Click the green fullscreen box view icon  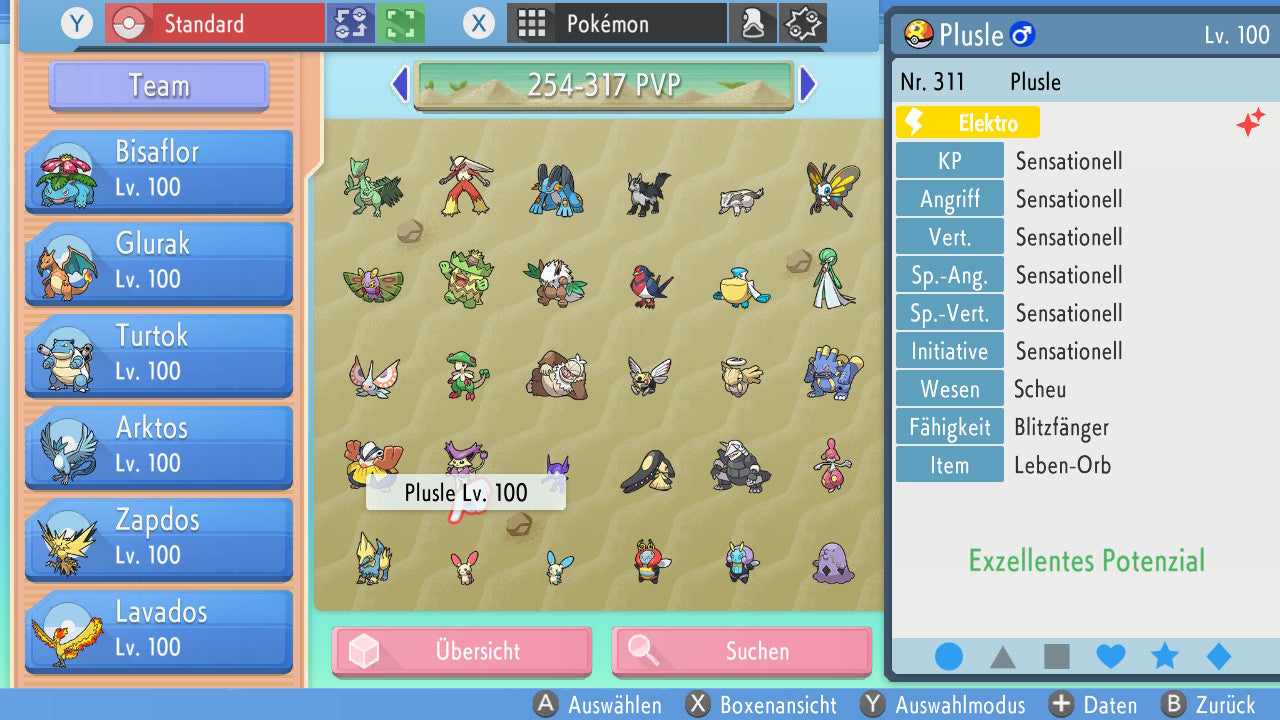[x=399, y=22]
